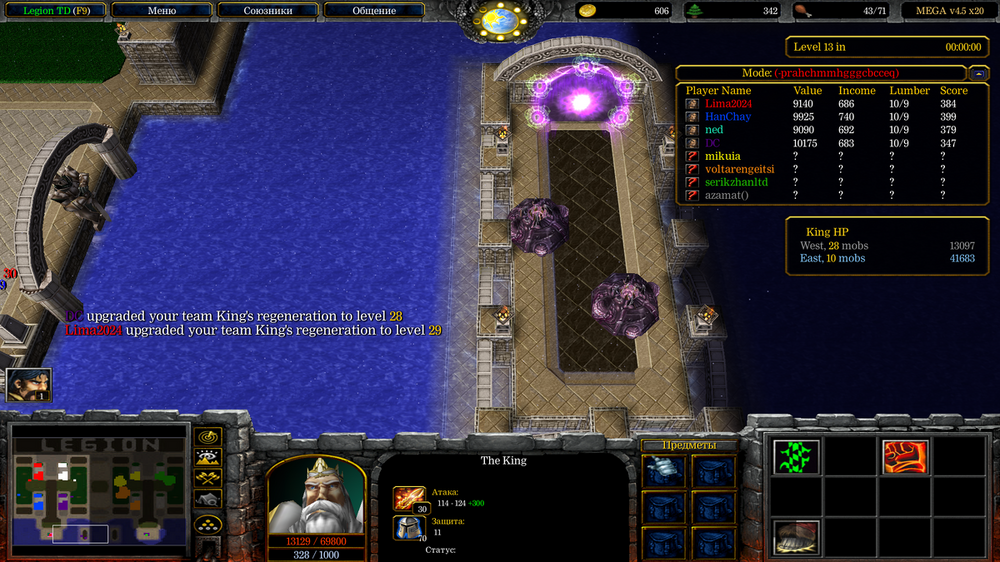Open the formation toggle button below minimap buttons
This screenshot has width=1000, height=562.
point(208,523)
